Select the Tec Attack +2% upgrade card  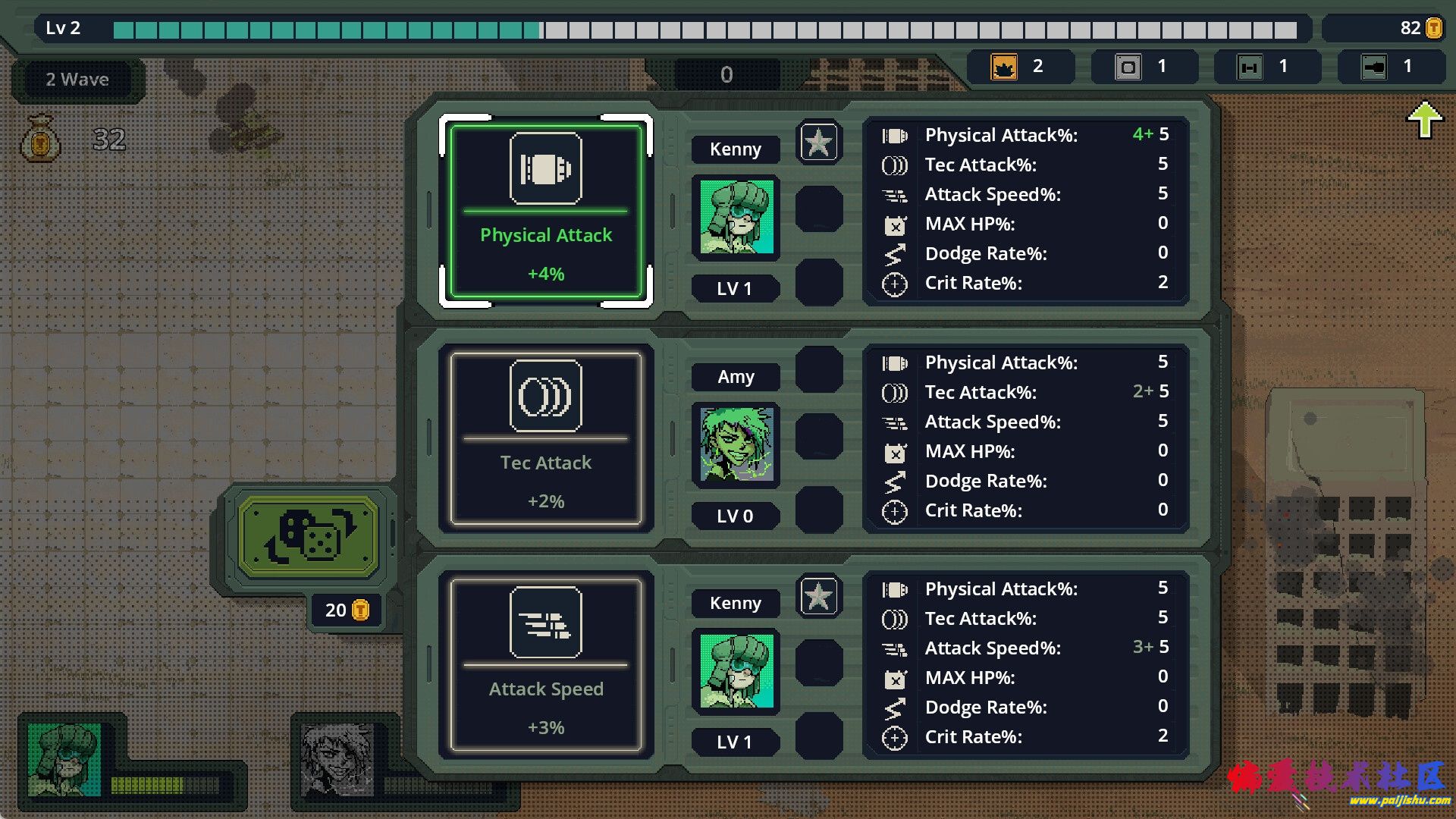click(x=545, y=438)
